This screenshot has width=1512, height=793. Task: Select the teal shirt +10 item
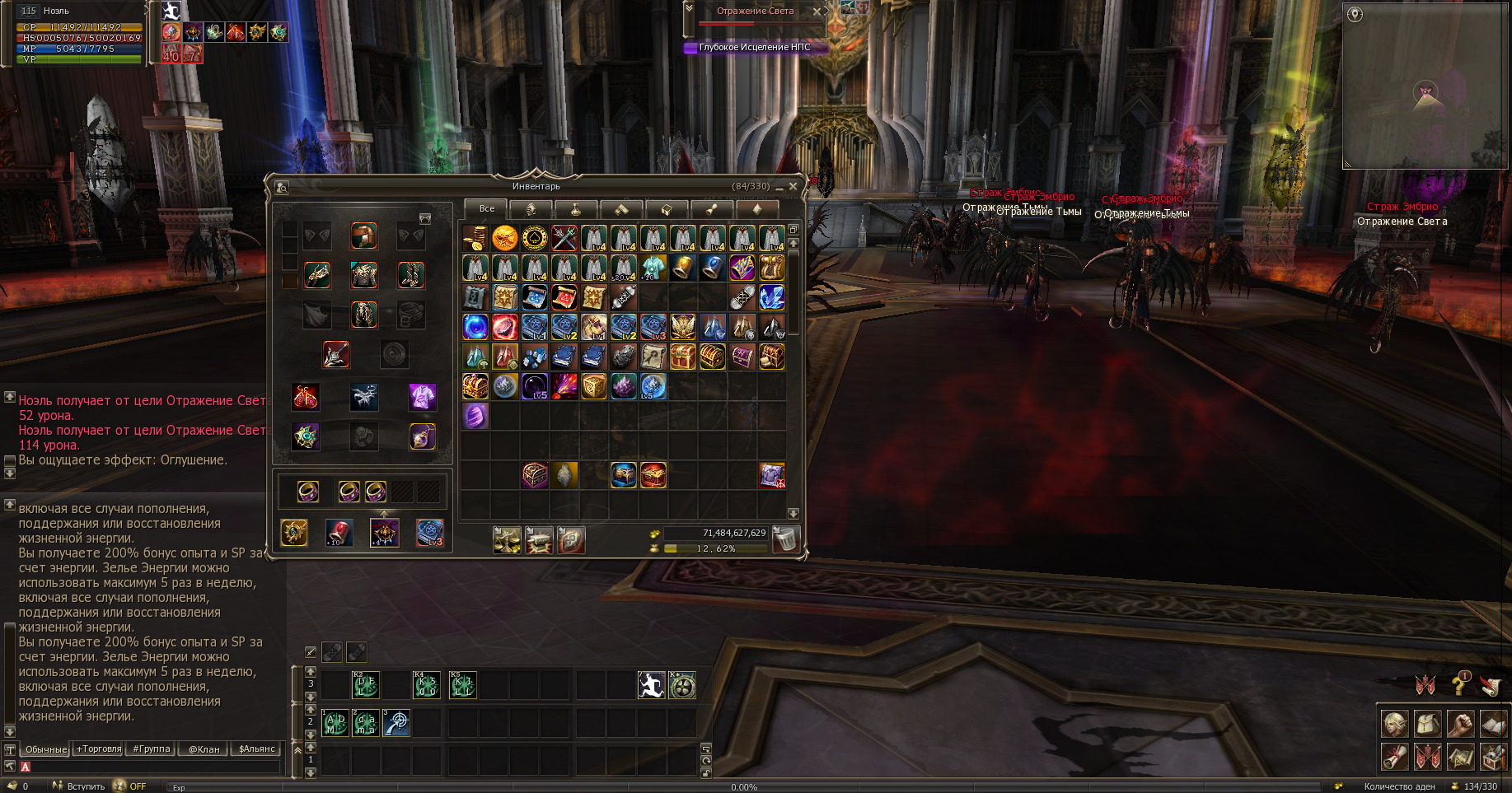[653, 268]
